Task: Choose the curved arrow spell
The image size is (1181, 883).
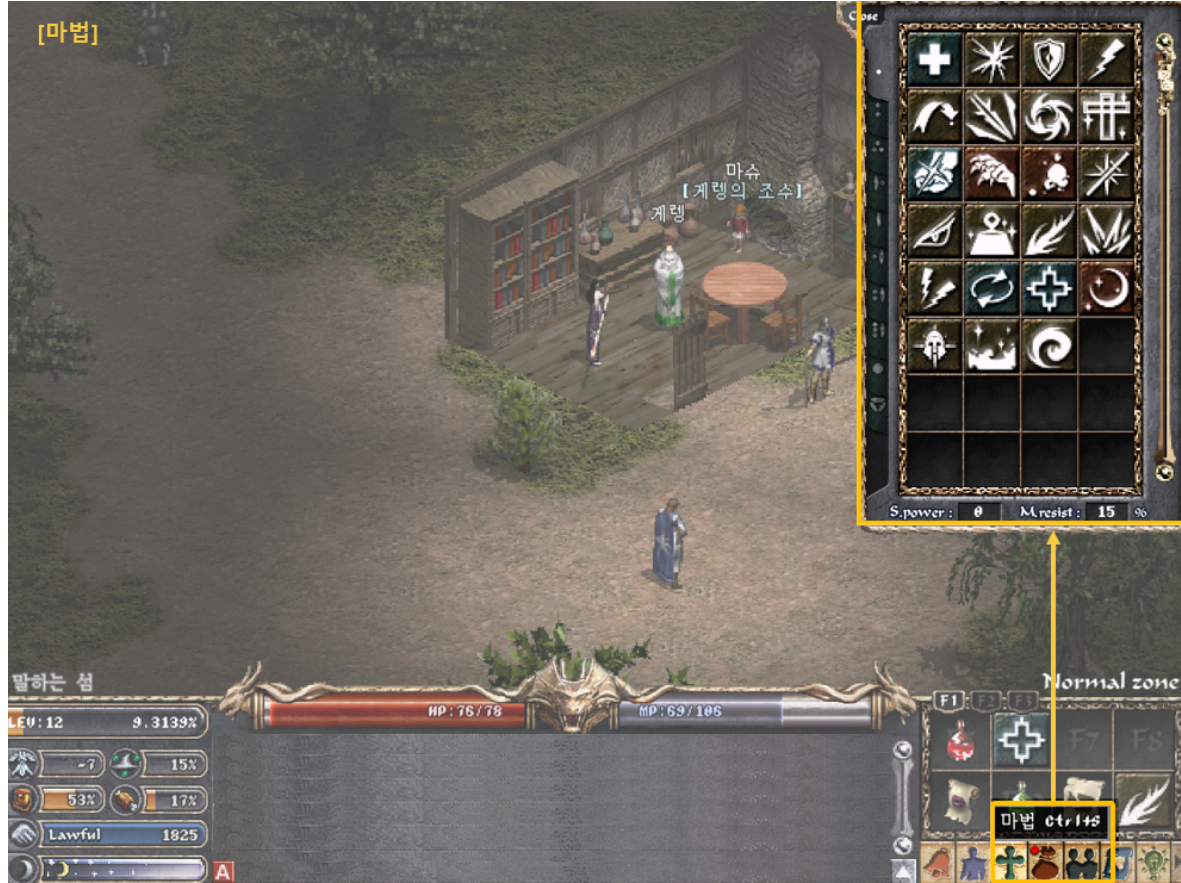Action: (x=936, y=116)
